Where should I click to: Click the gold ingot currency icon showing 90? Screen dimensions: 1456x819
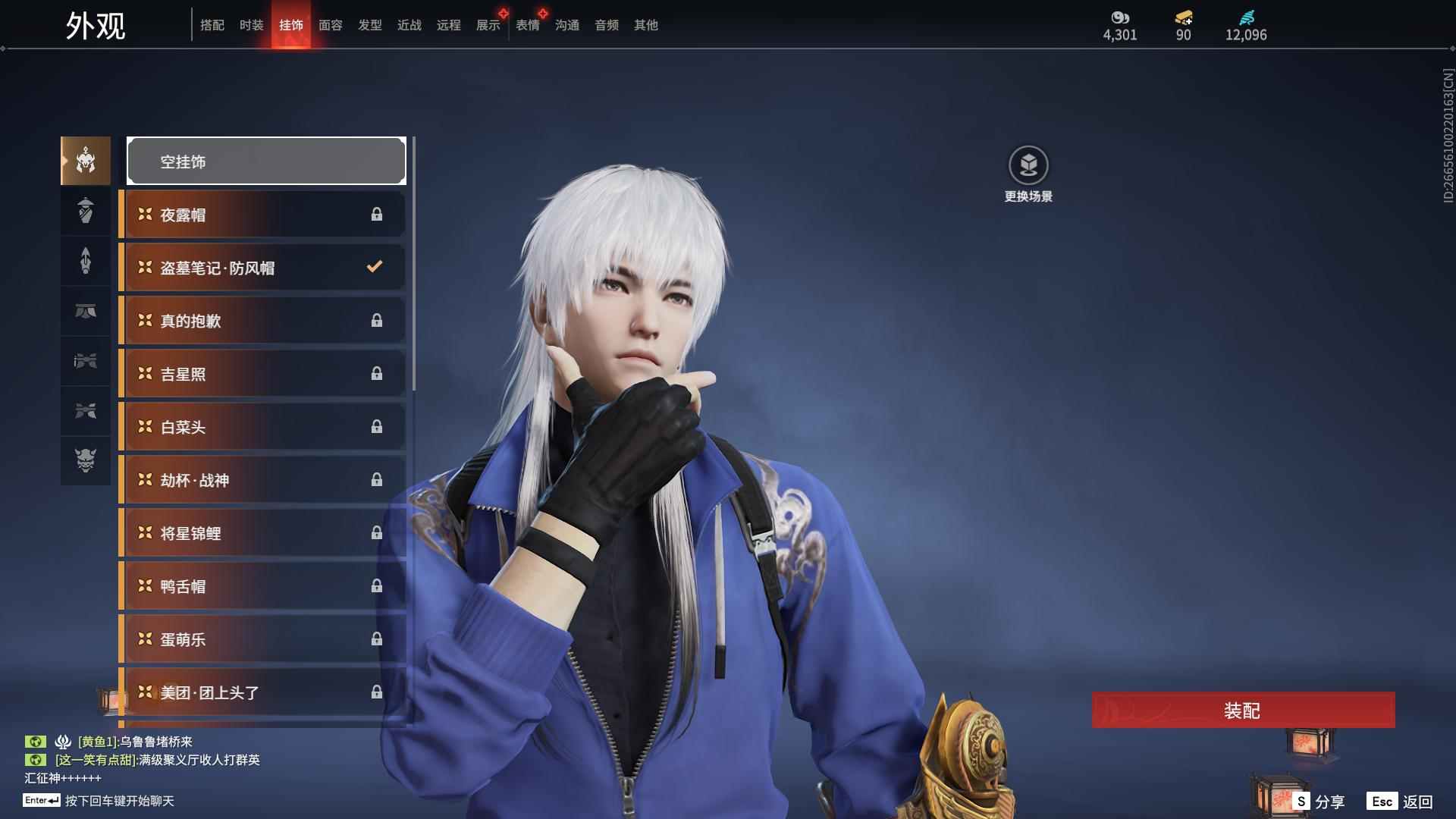[x=1183, y=17]
